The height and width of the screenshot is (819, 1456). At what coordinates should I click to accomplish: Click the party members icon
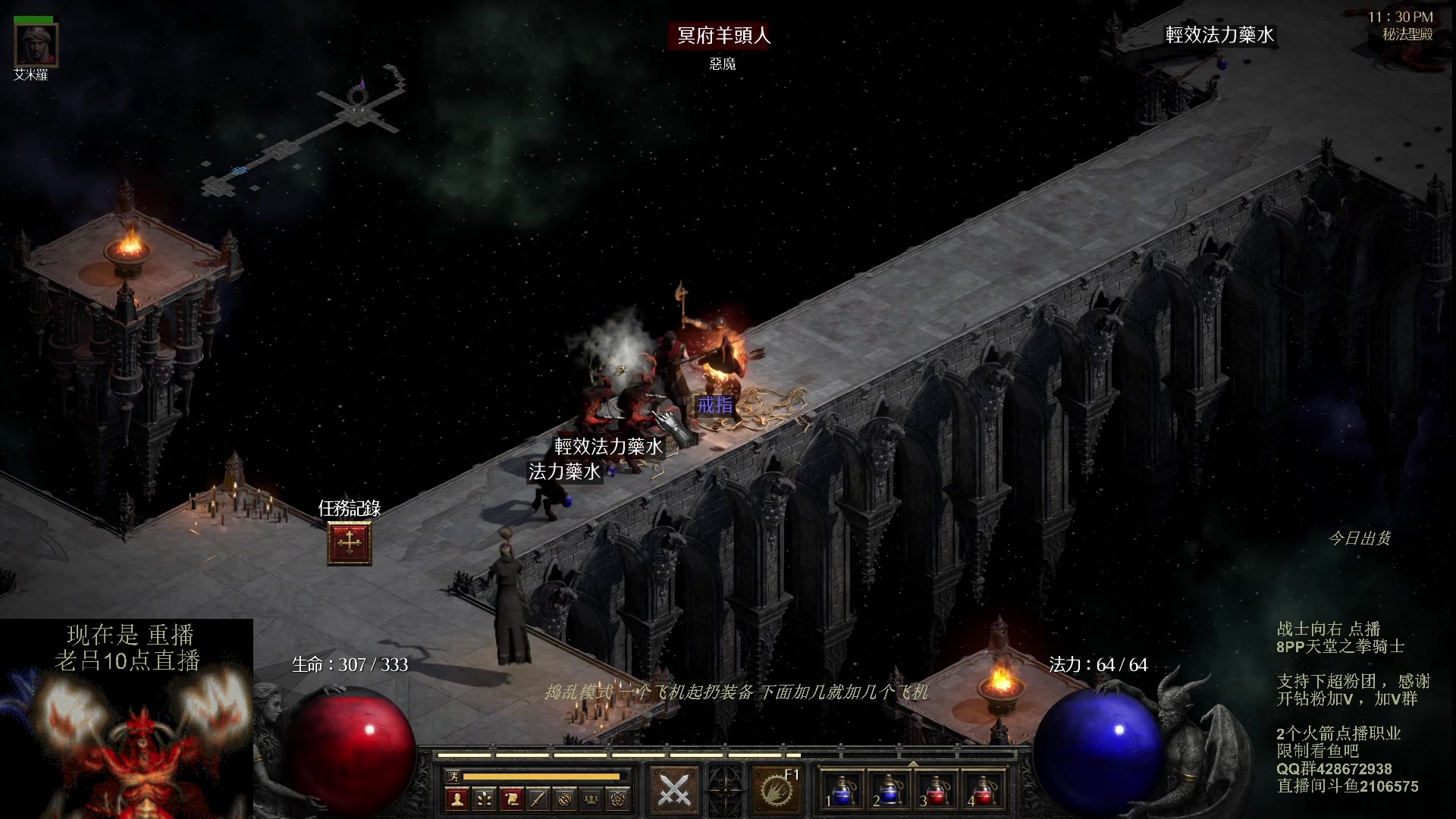[592, 799]
